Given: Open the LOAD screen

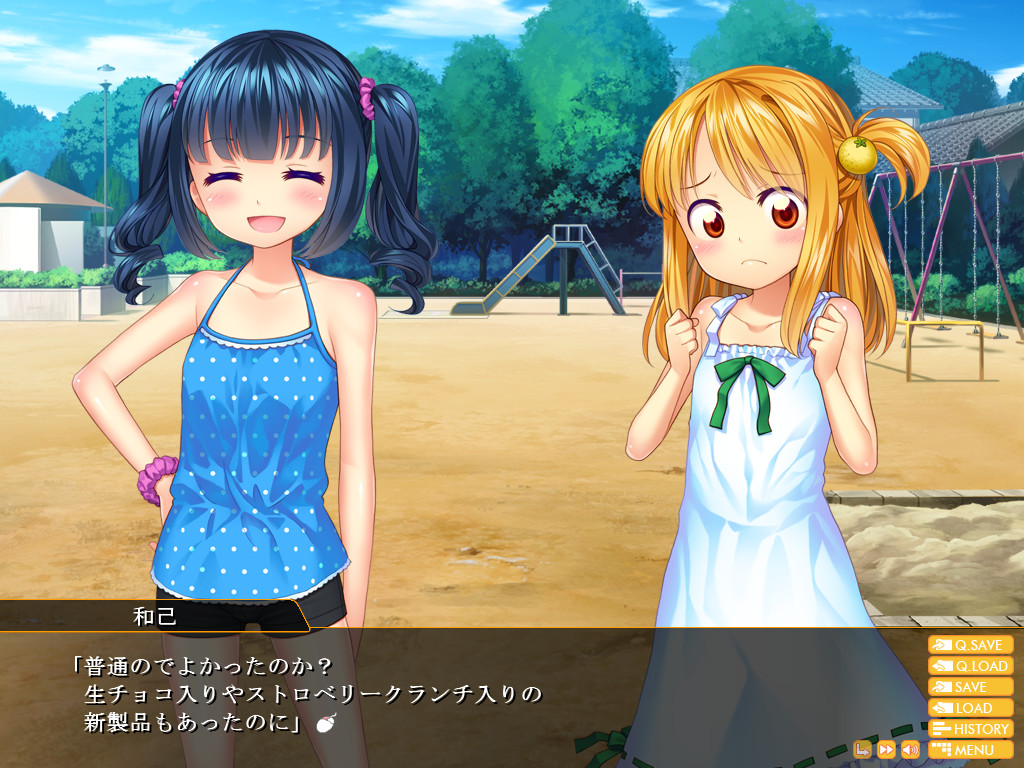Looking at the screenshot, I should coord(970,708).
